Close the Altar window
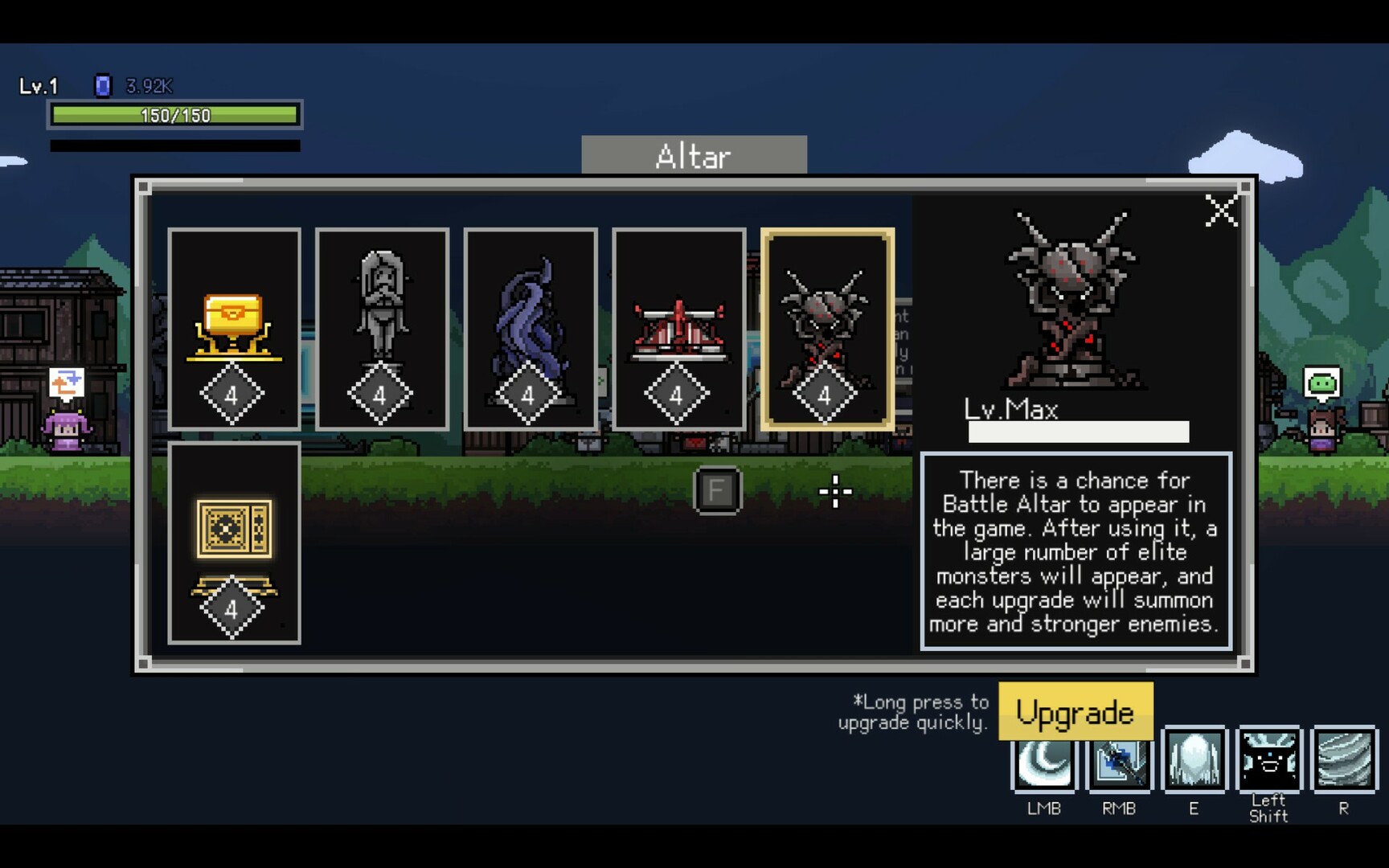Screen dimensions: 1389x868 pyautogui.click(x=1220, y=211)
